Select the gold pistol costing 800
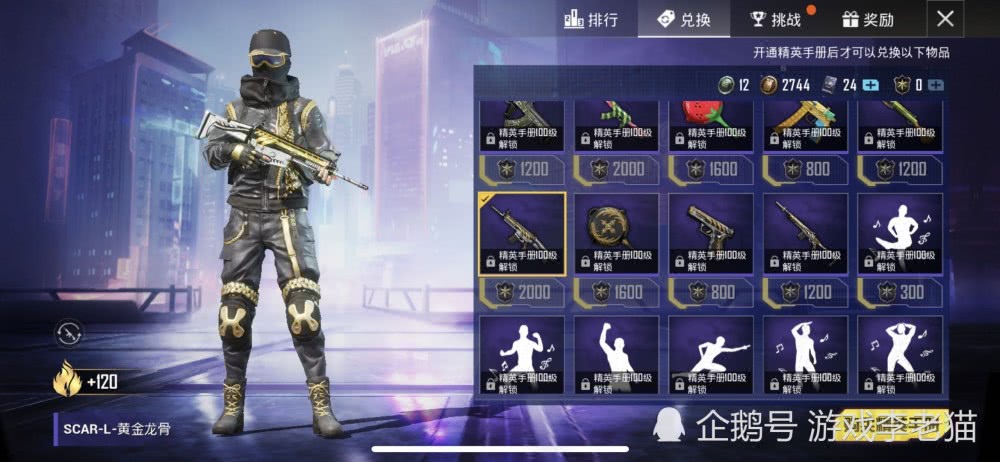The height and width of the screenshot is (462, 1000). pos(711,234)
